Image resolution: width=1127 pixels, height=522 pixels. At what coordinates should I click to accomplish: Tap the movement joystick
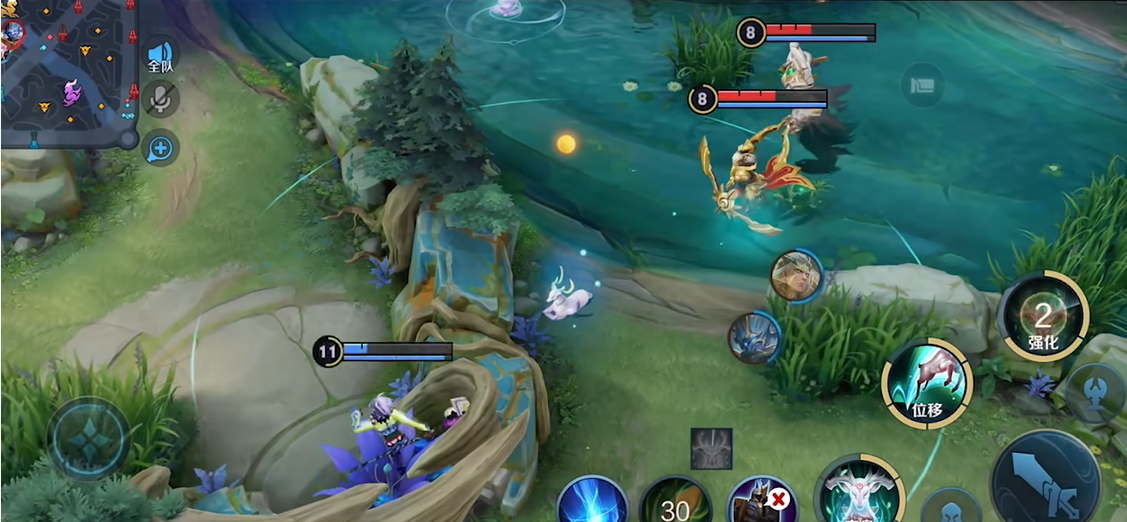click(x=90, y=439)
